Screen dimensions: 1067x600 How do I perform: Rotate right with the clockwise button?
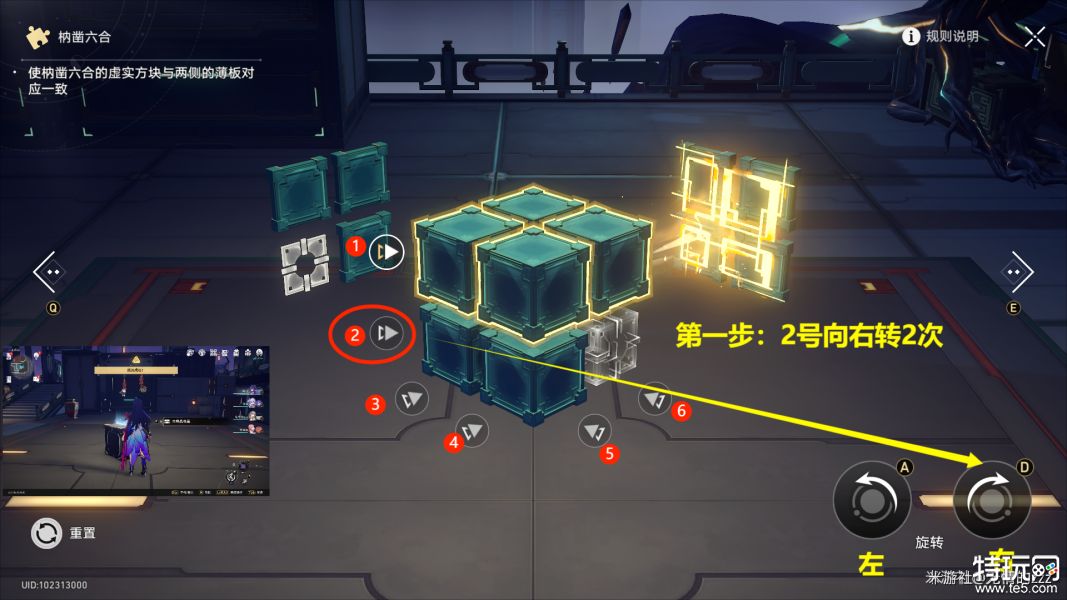(x=991, y=500)
